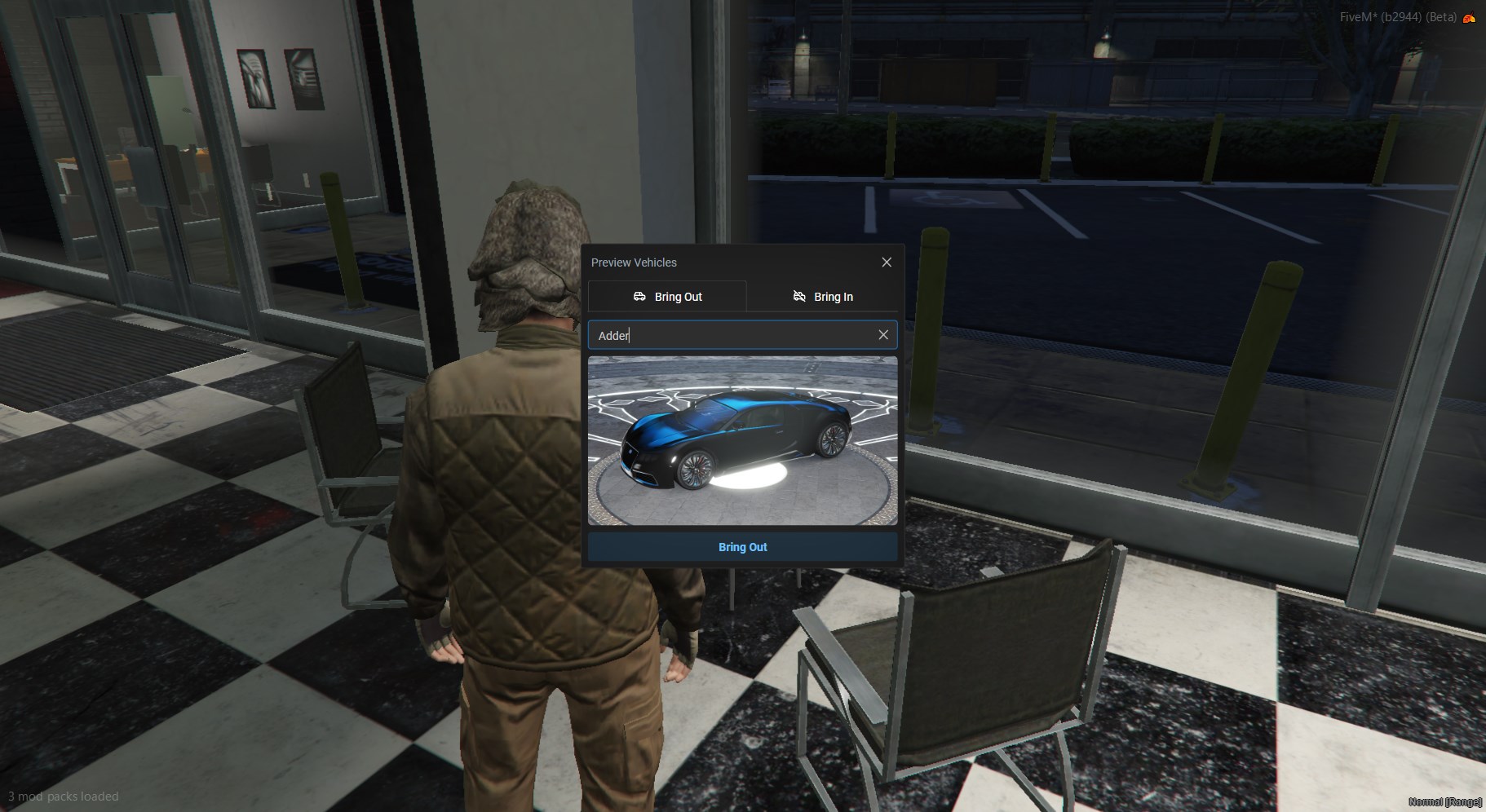The width and height of the screenshot is (1486, 812).
Task: Click the Adder vehicle preview image
Action: point(742,440)
